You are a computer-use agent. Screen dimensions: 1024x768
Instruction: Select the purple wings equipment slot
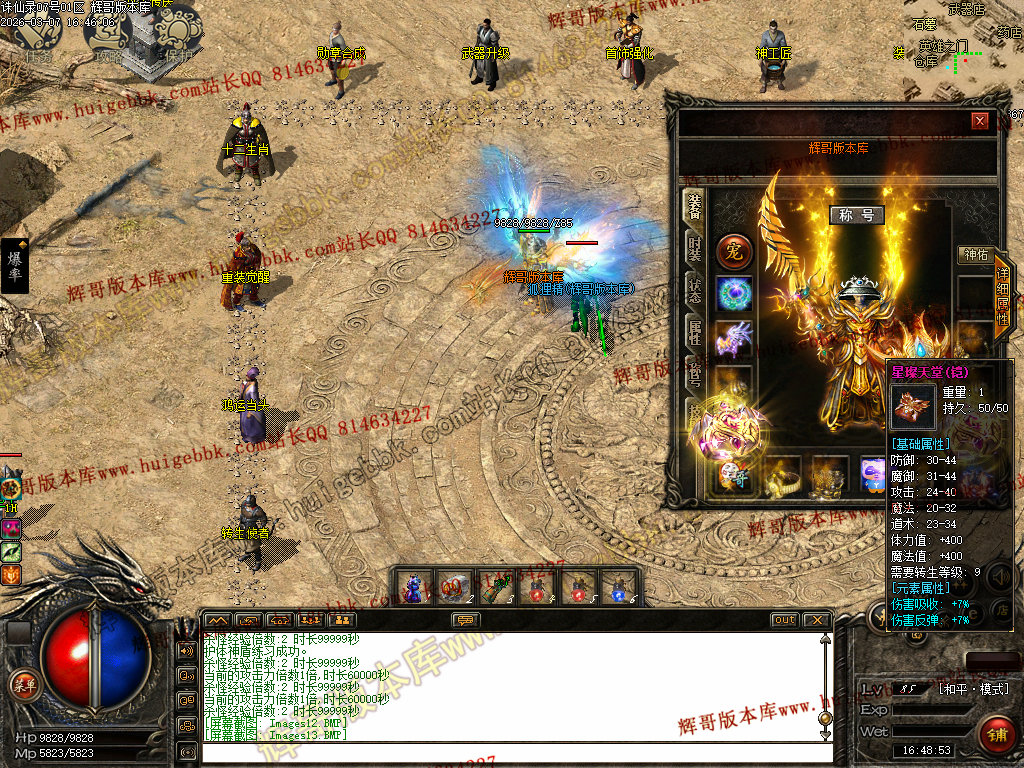734,338
